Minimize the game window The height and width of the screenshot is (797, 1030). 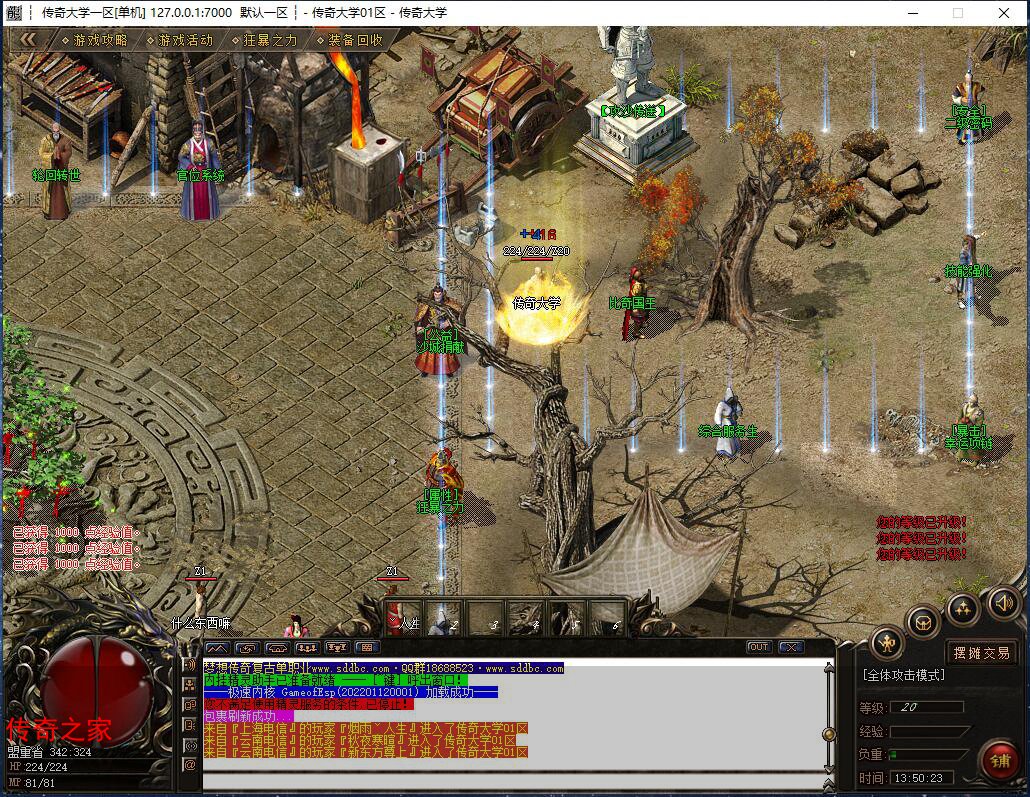[x=911, y=13]
